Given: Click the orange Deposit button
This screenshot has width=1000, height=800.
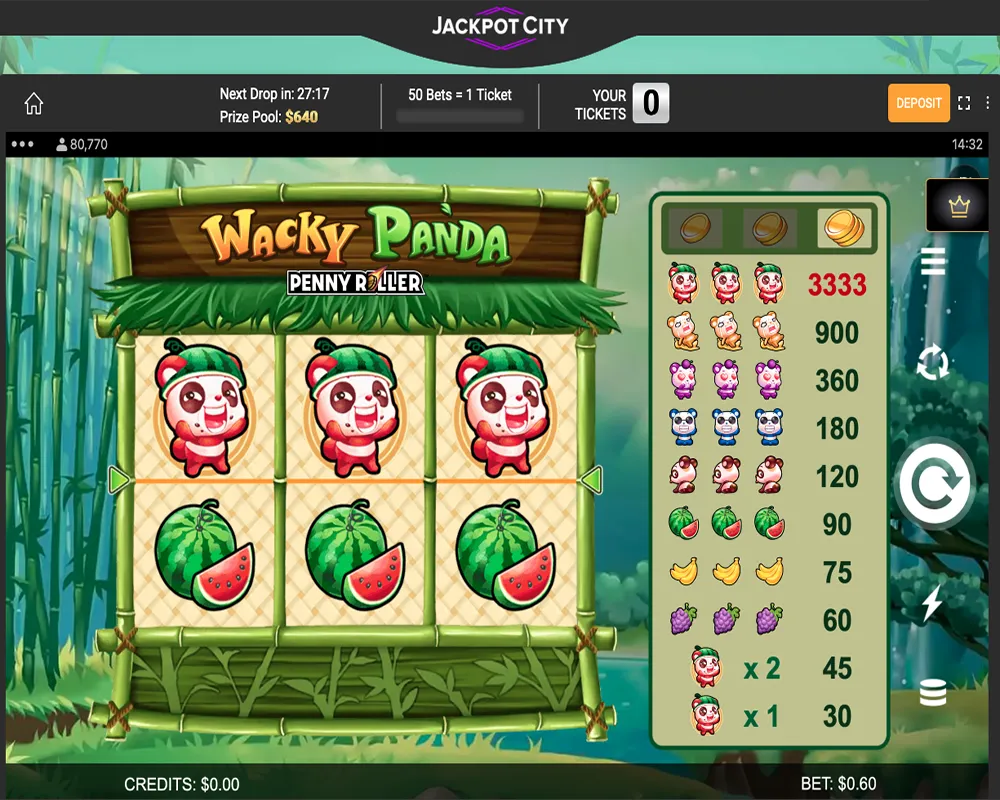Looking at the screenshot, I should 918,103.
